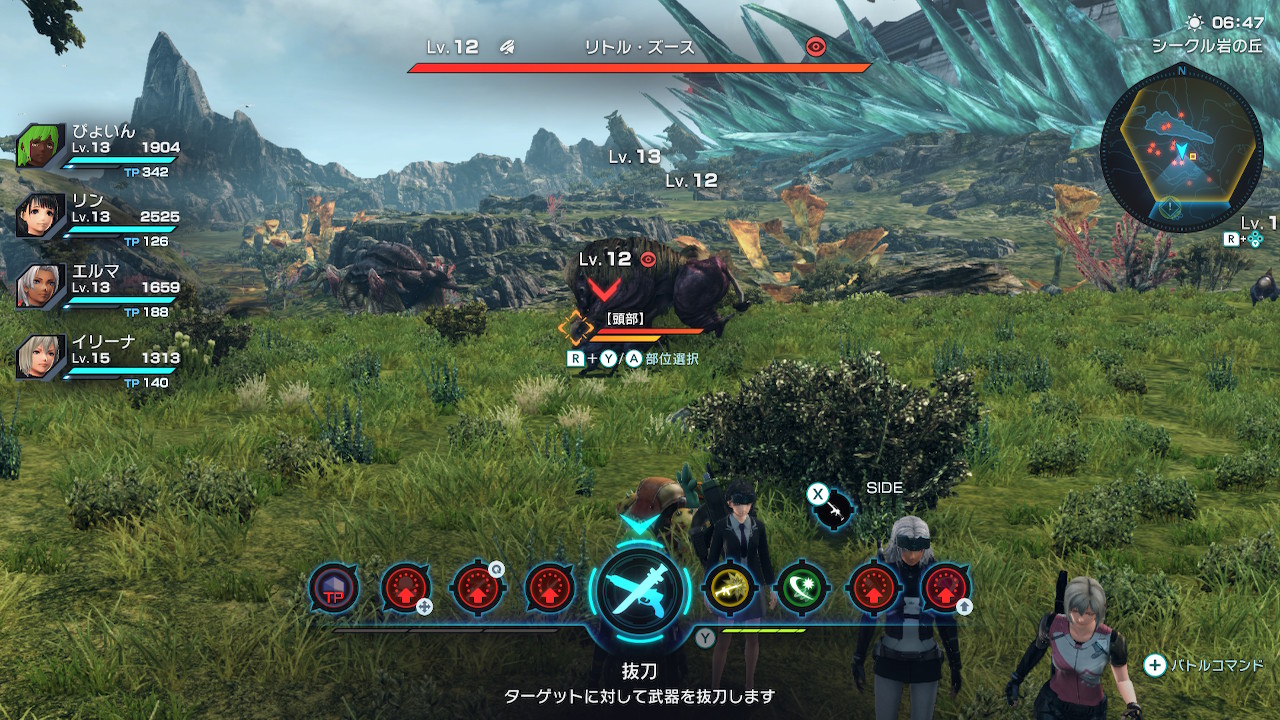Image resolution: width=1280 pixels, height=720 pixels.
Task: Select party member リン portrait
Action: [x=40, y=215]
